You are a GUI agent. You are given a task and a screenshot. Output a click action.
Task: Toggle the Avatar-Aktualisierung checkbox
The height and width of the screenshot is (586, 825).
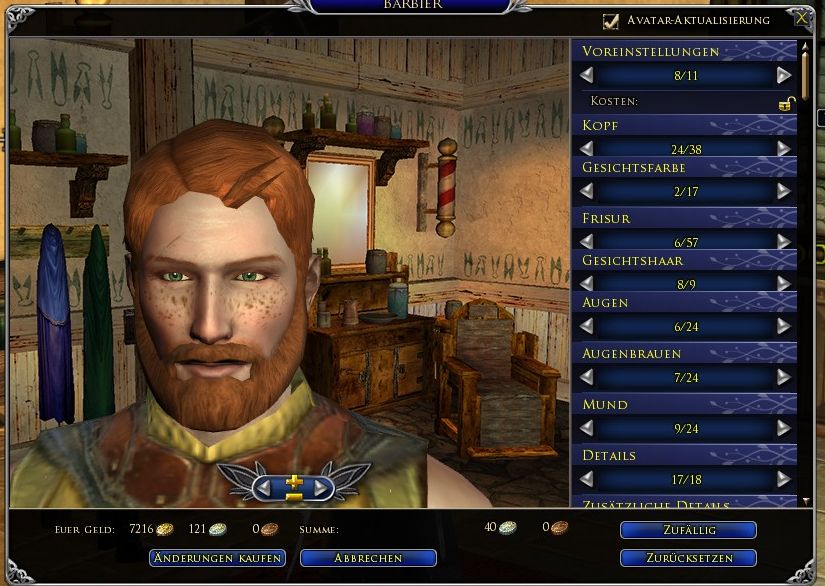coord(611,20)
